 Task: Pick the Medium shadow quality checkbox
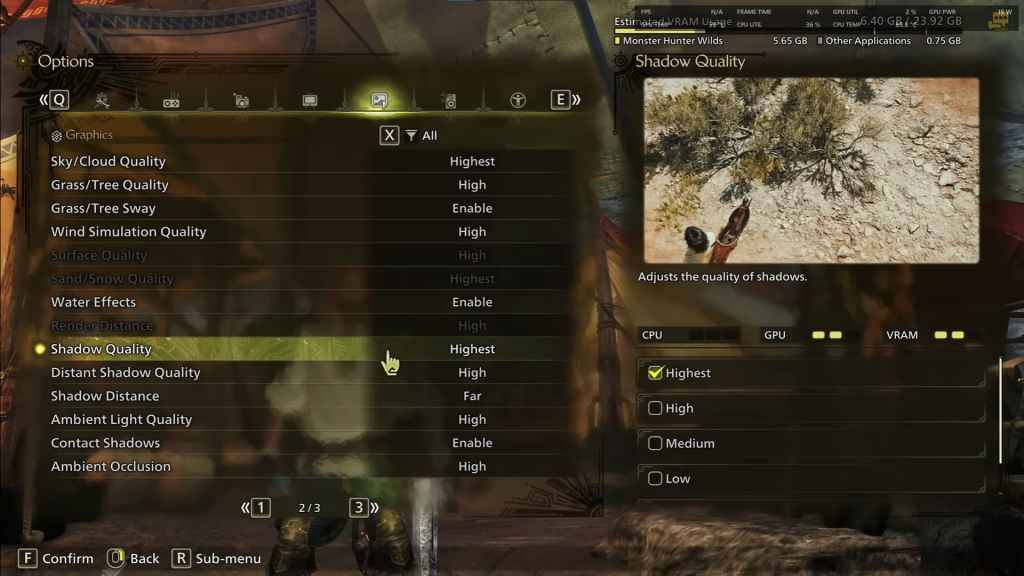pos(656,443)
